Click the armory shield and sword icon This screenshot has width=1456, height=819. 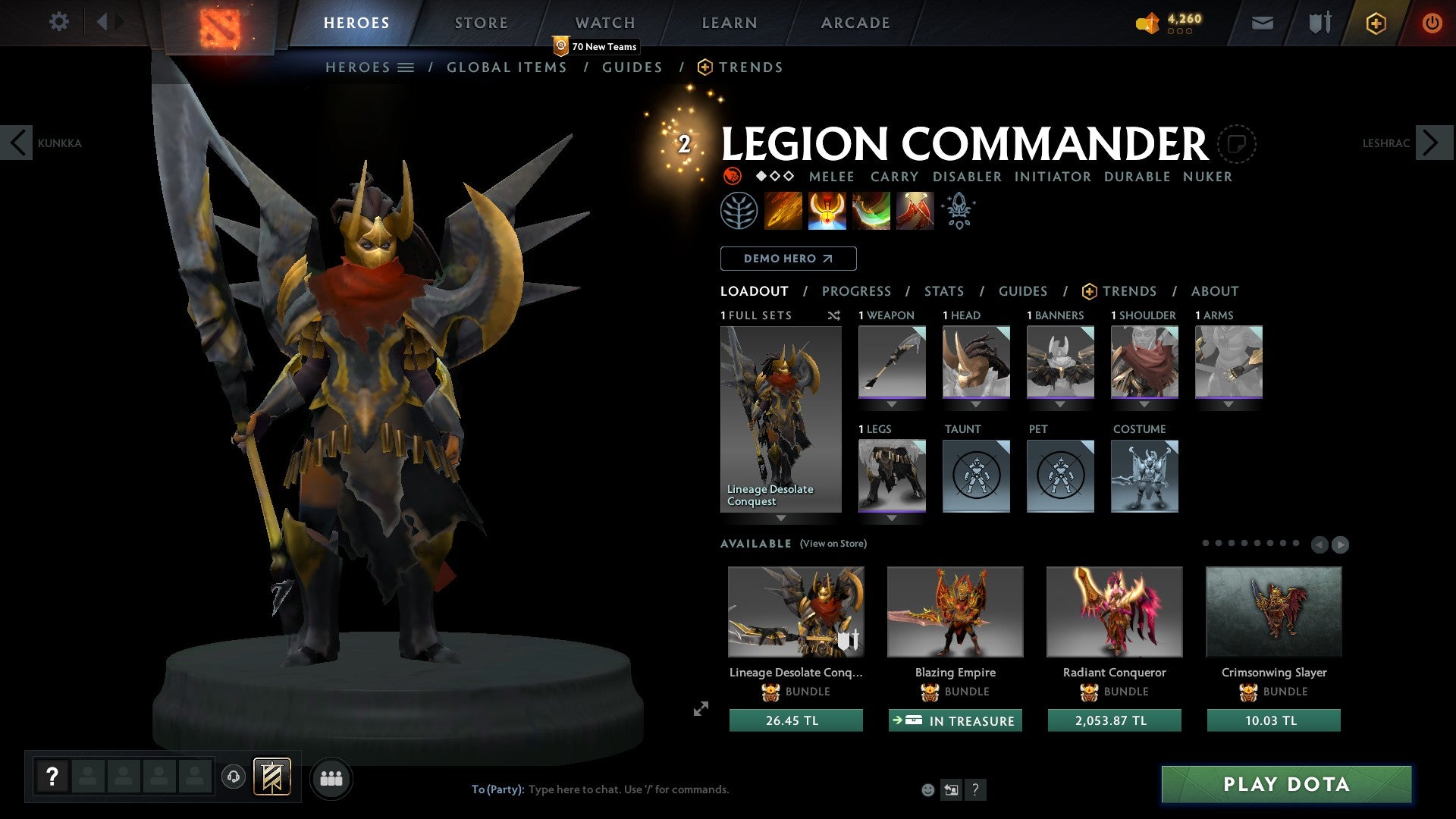[1319, 22]
